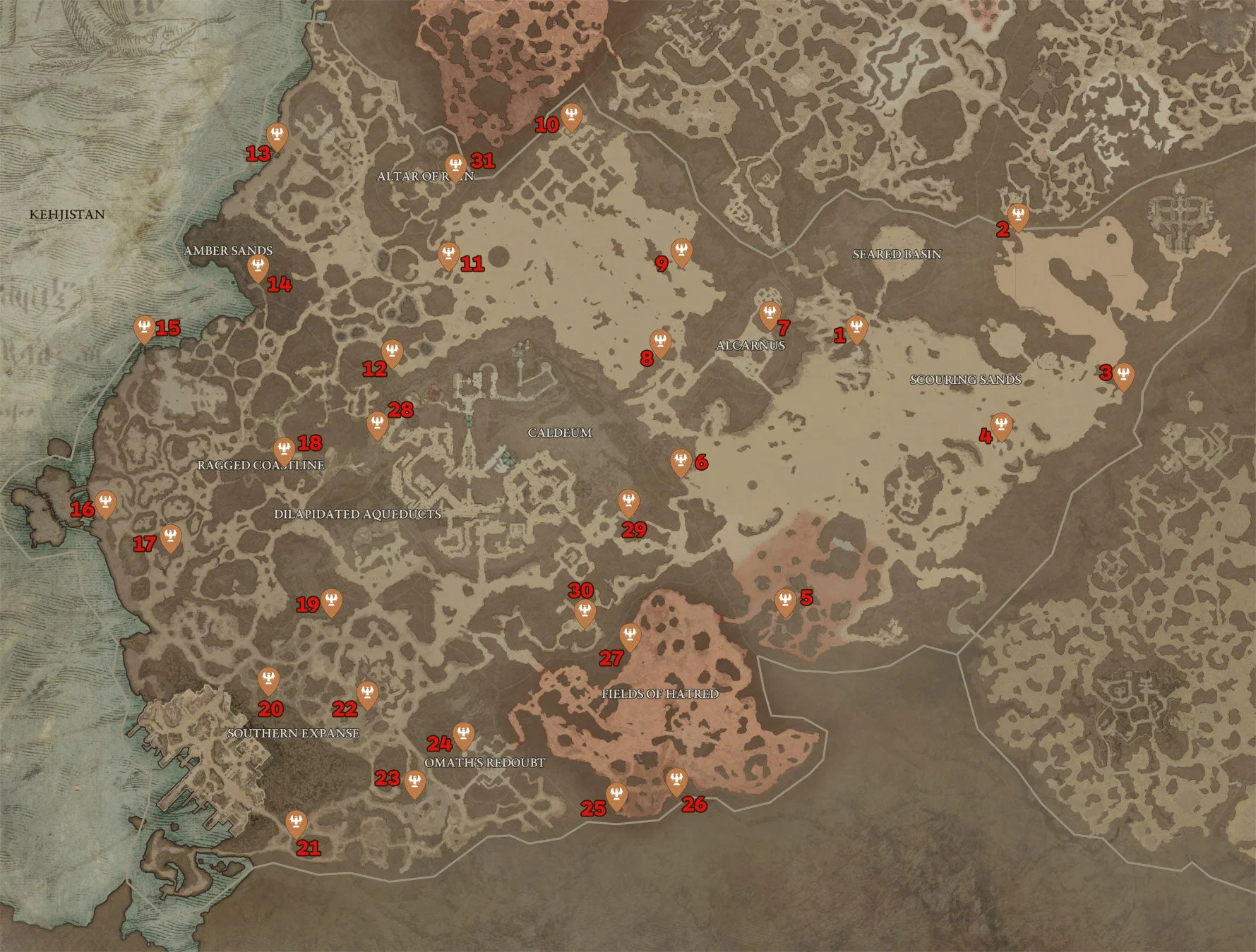Choose marker 21 at the southern shore
The height and width of the screenshot is (952, 1256).
297,822
